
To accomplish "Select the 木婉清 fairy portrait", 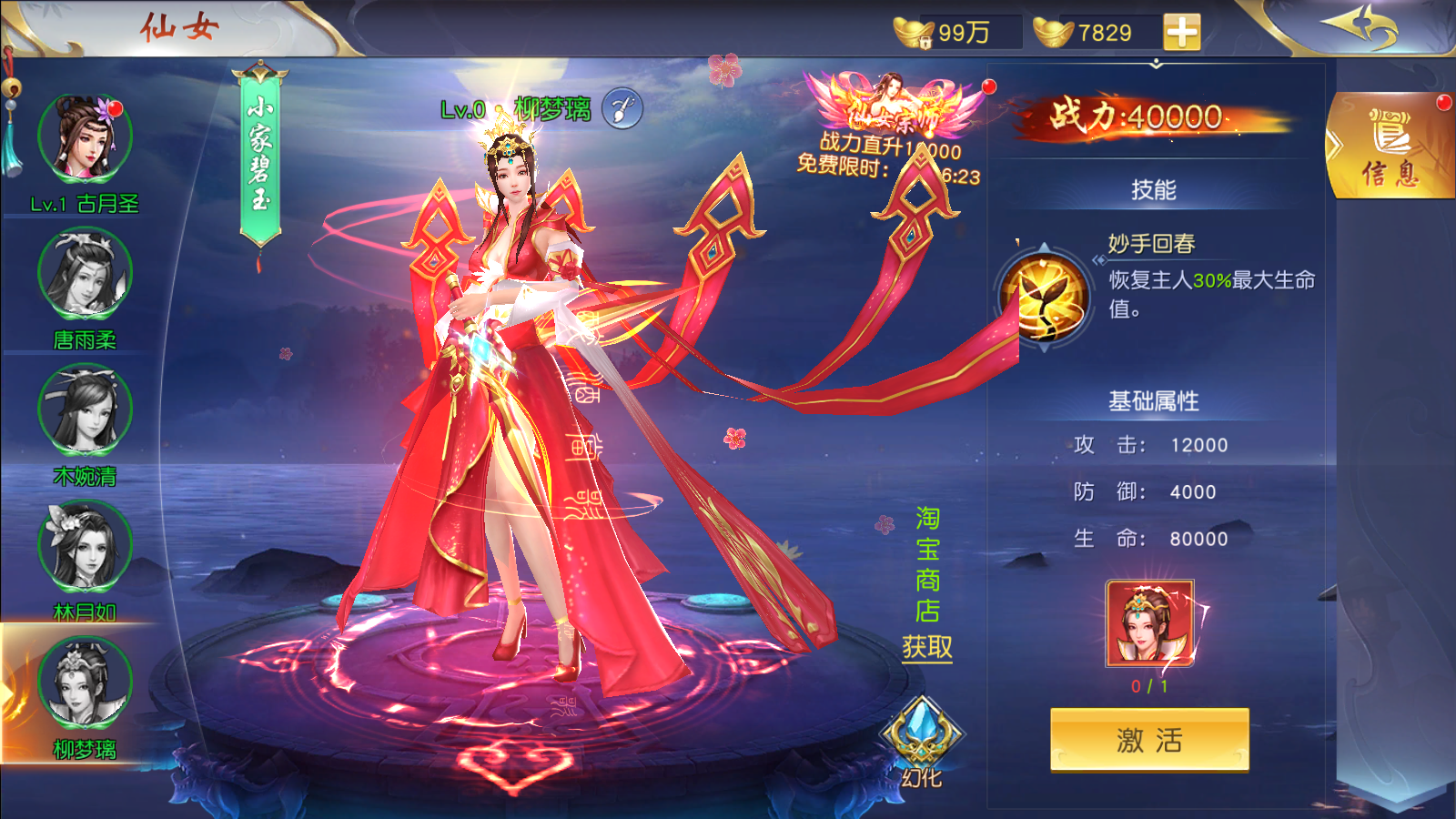I will pos(85,410).
